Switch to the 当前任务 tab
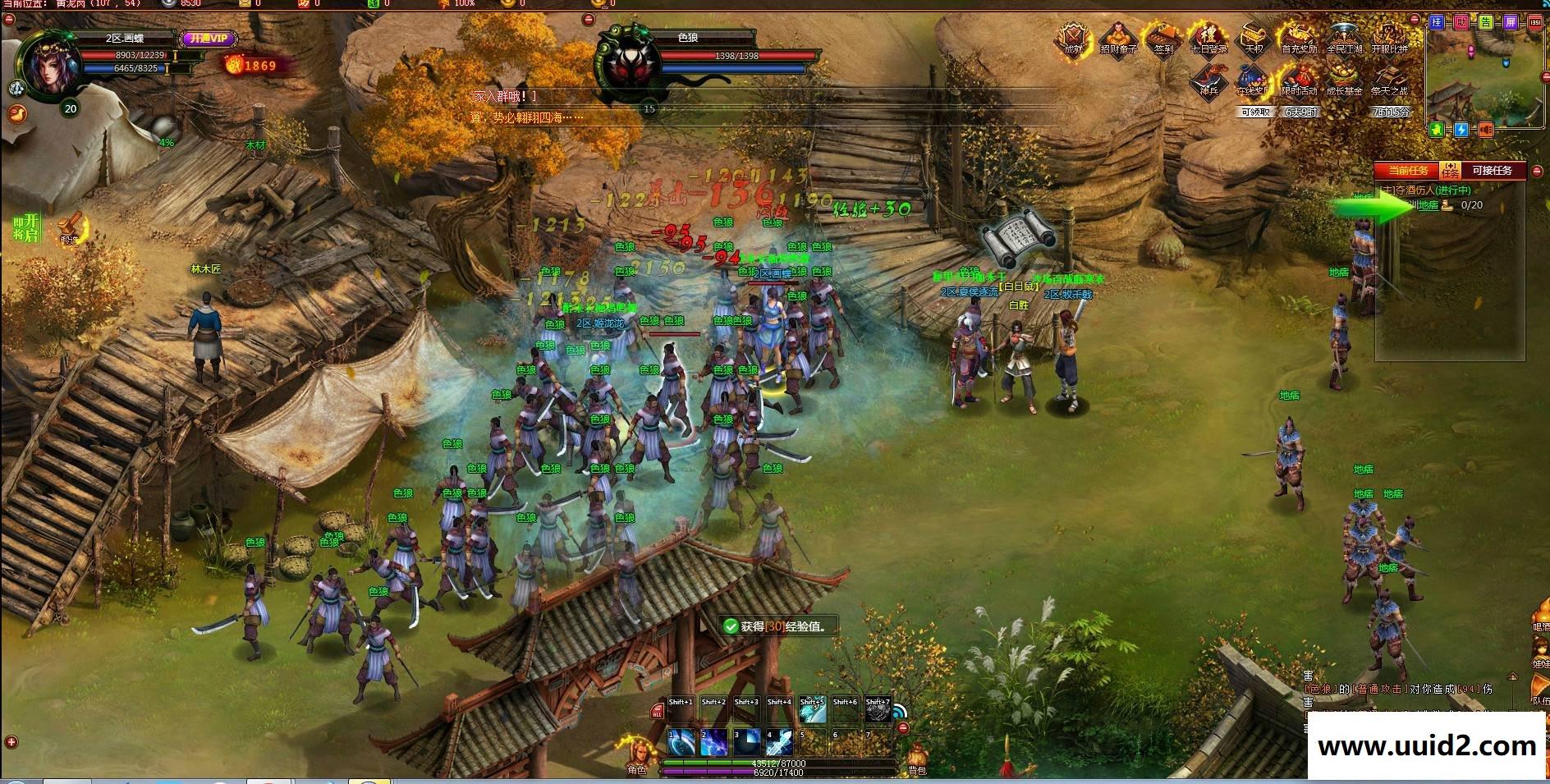The image size is (1550, 784). pyautogui.click(x=1408, y=171)
